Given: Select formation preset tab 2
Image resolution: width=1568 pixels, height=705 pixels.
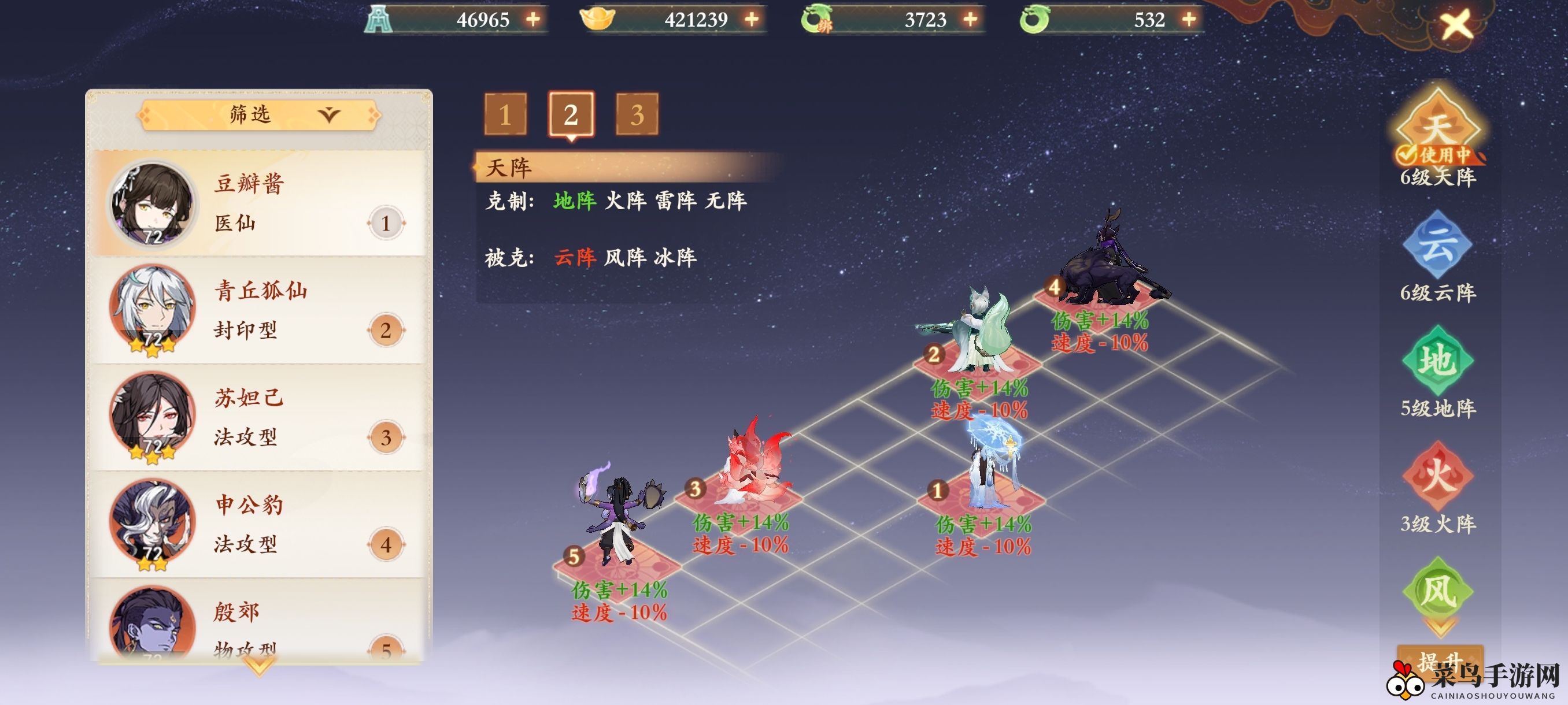Looking at the screenshot, I should pos(571,114).
